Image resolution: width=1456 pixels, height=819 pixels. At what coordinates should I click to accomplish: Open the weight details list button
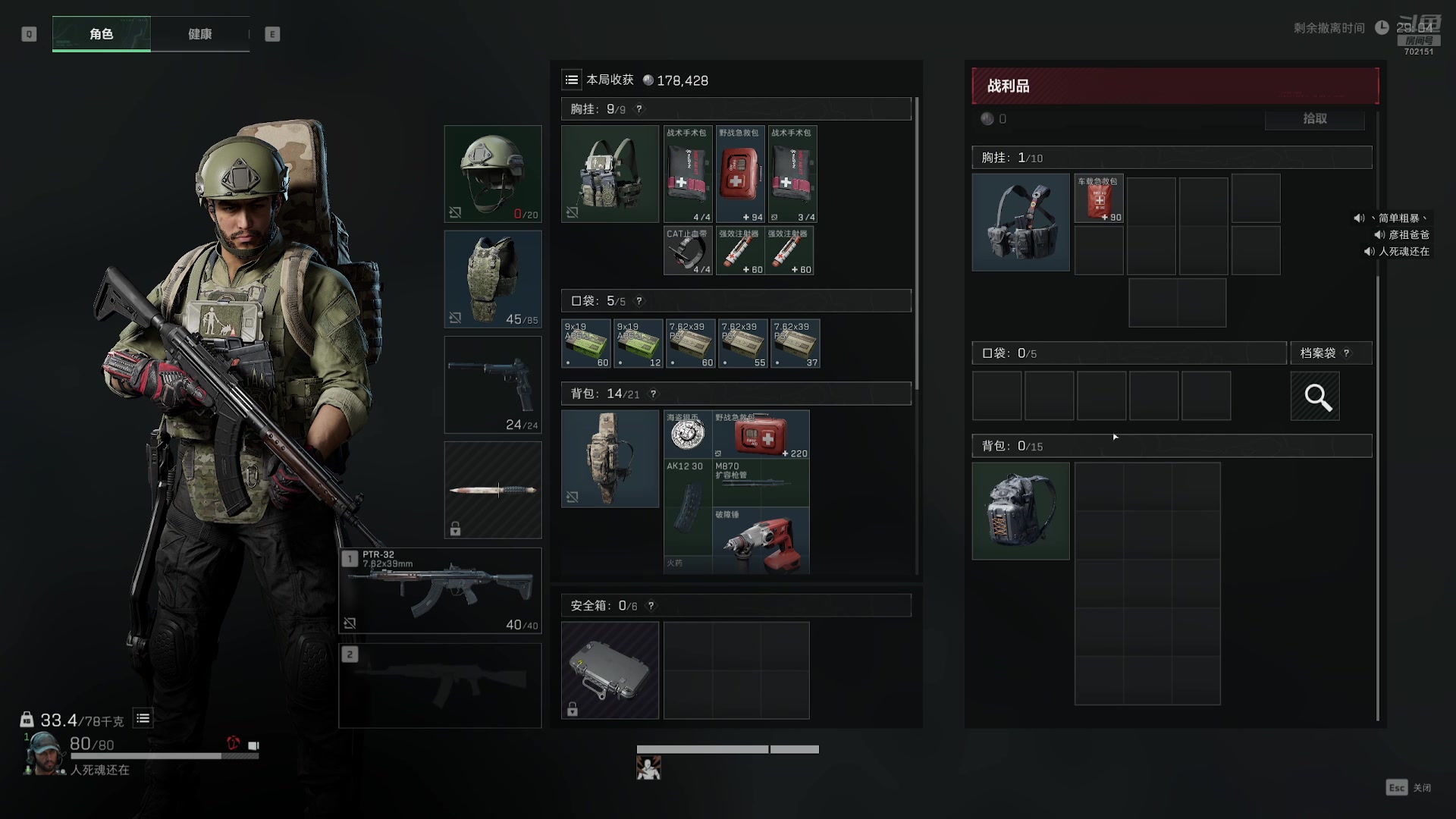click(143, 718)
